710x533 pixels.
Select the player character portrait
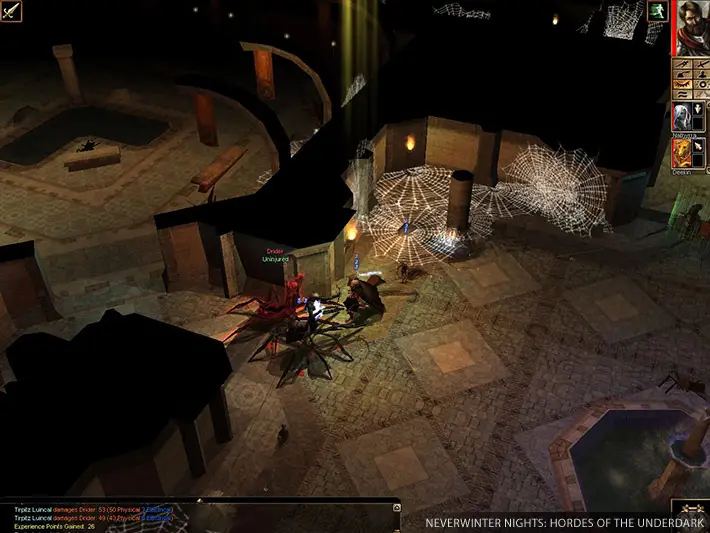[691, 28]
